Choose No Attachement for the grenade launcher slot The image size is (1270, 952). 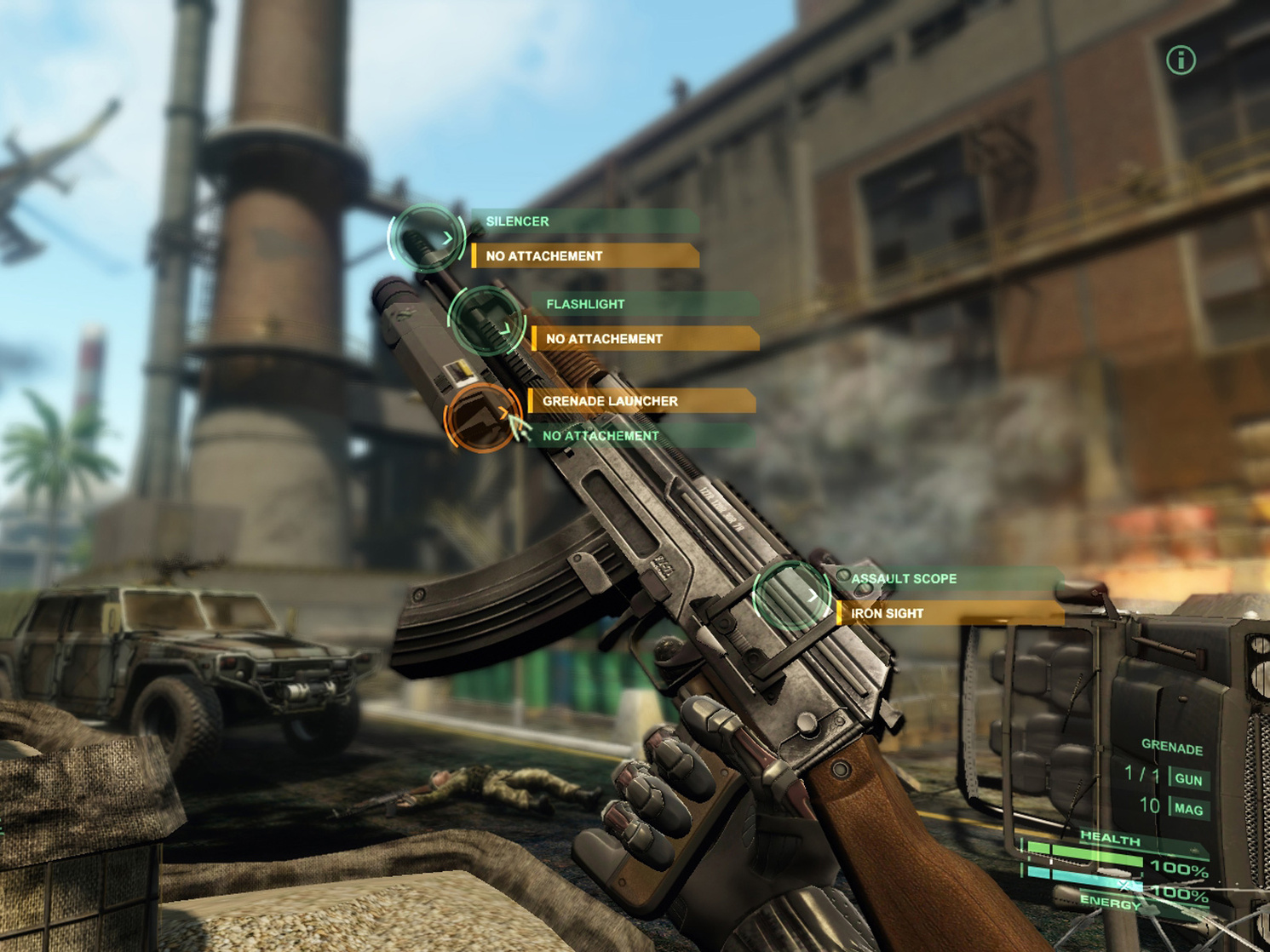tap(641, 436)
